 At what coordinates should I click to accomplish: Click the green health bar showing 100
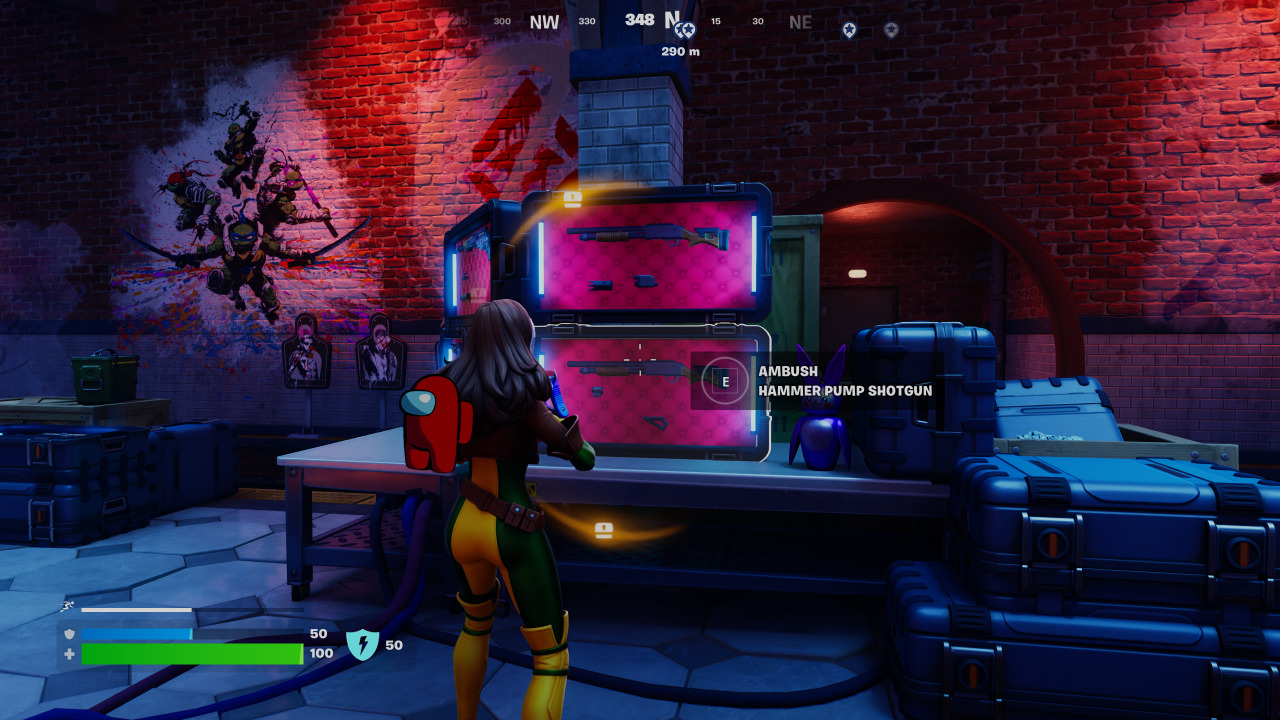tap(190, 656)
